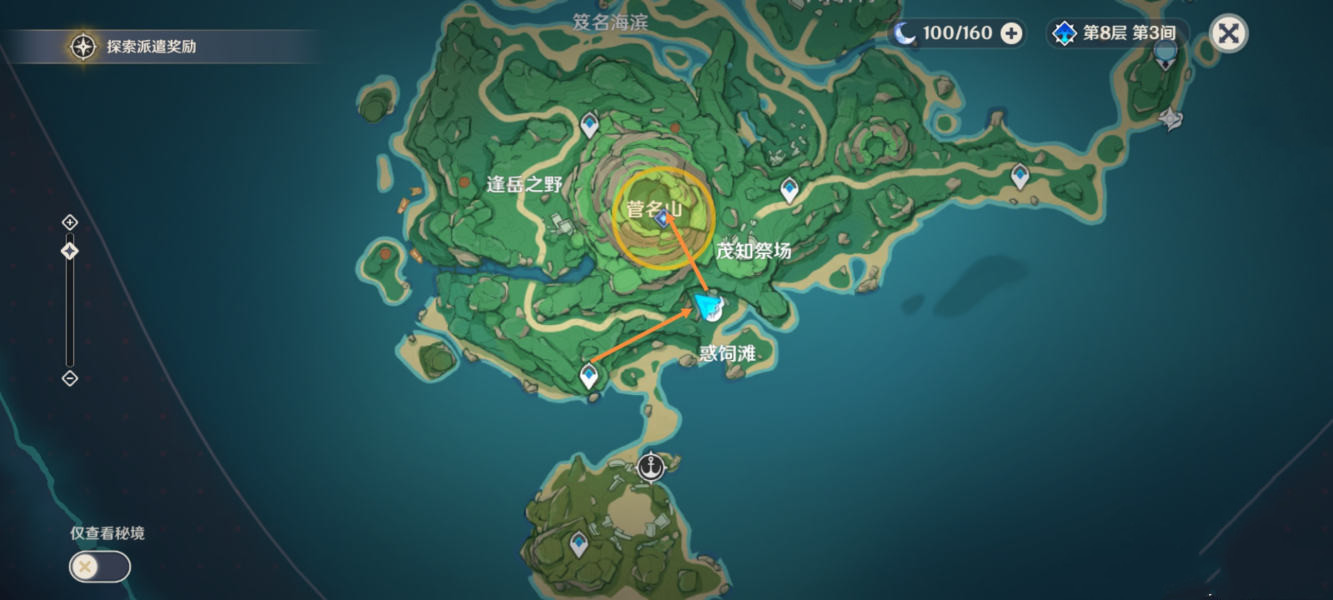The image size is (1333, 600).
Task: Select the anchor waverider waypoint marker
Action: click(651, 466)
